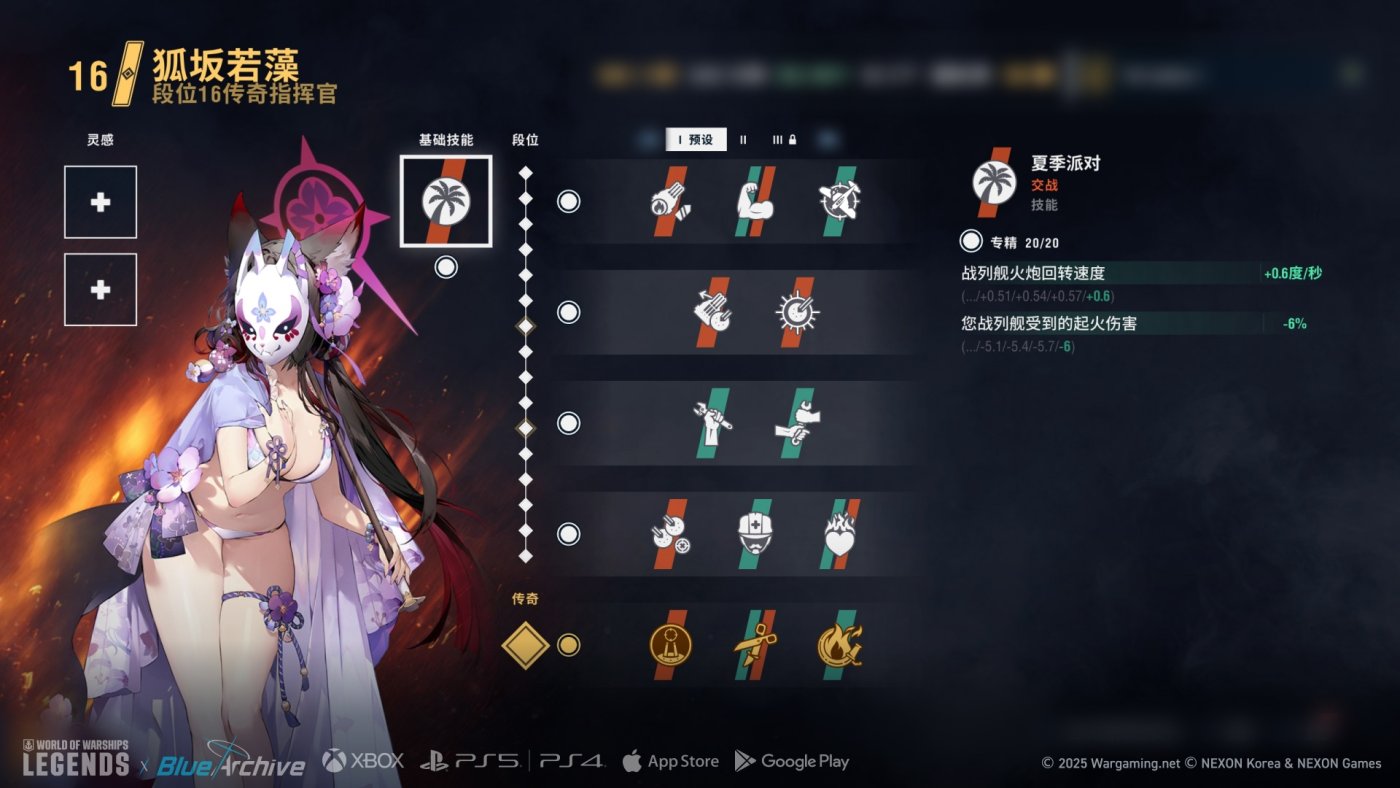Pick the crosshair with wrench skill icon
This screenshot has width=1400, height=788.
click(x=839, y=201)
